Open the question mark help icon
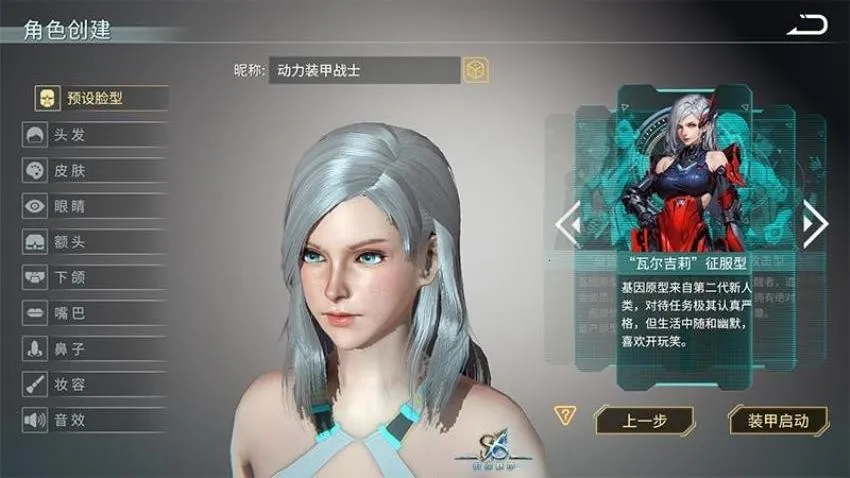Screen dimensions: 850x478 coord(566,416)
